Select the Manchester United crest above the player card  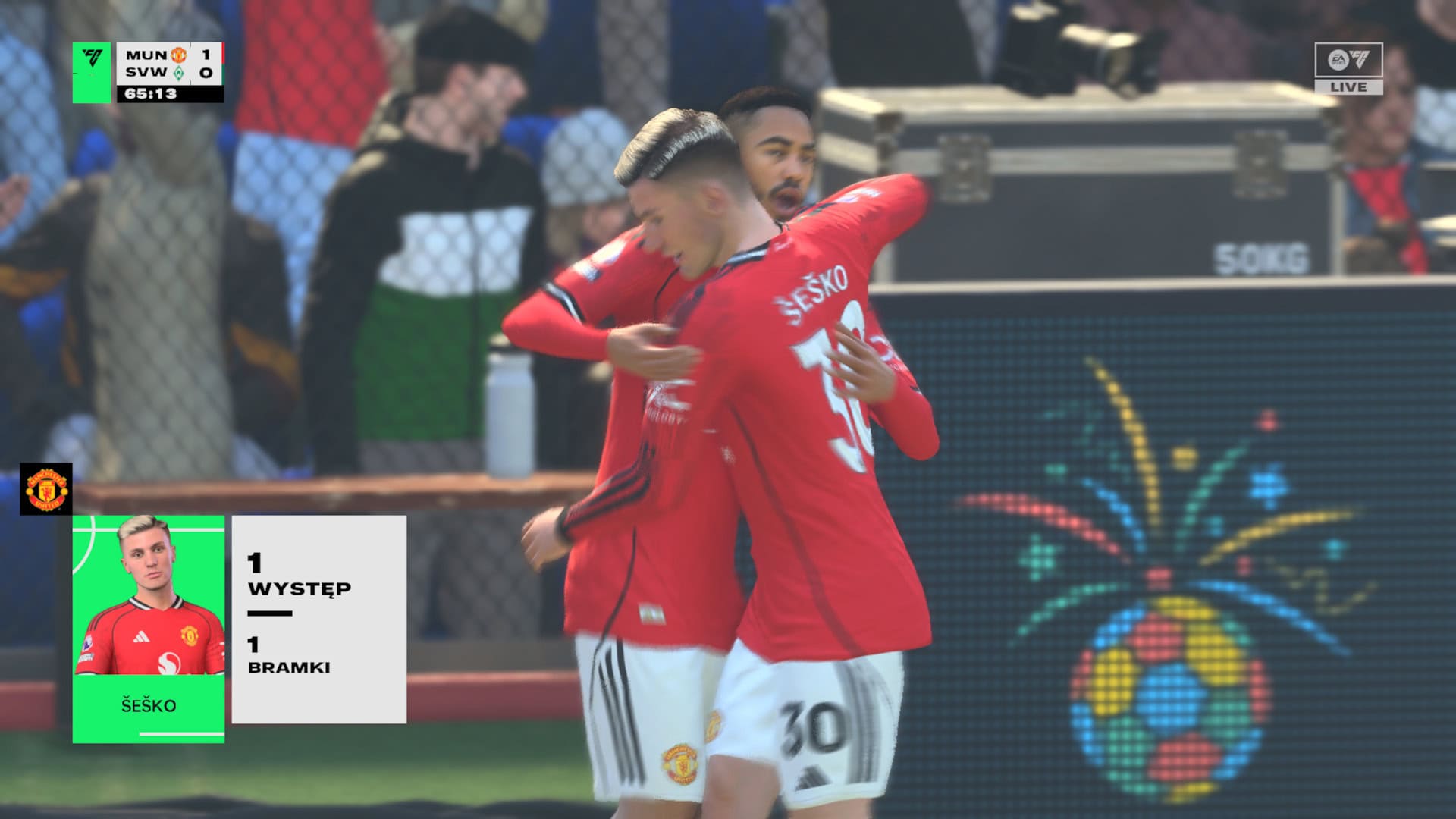[46, 489]
